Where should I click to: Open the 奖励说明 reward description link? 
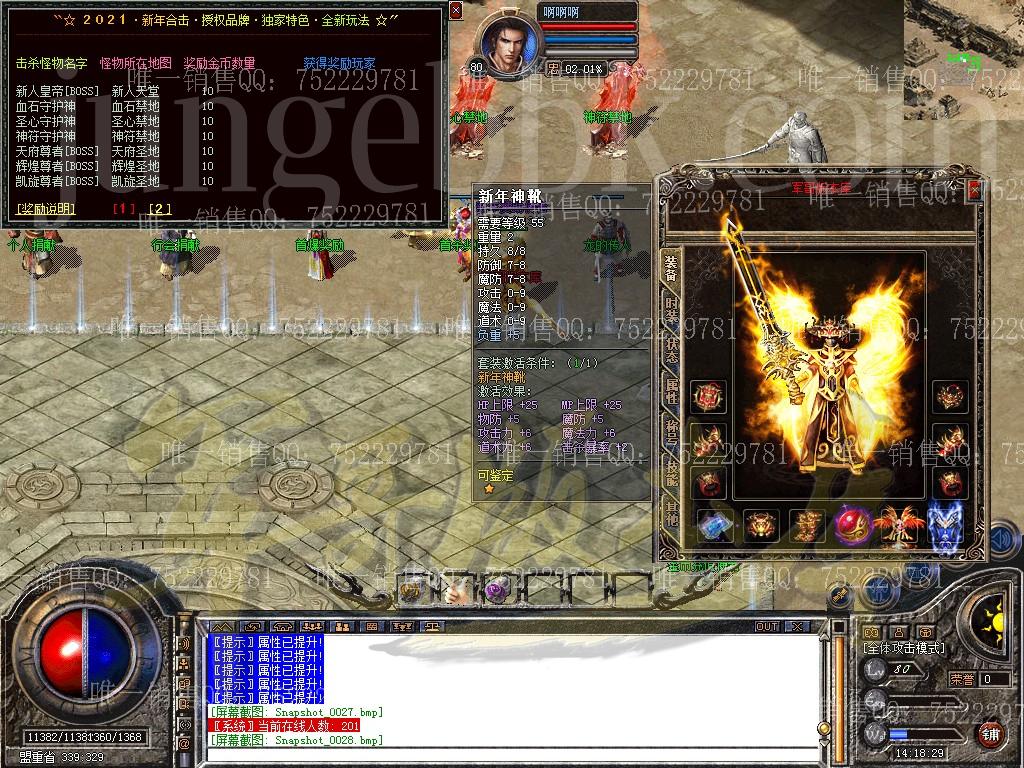click(x=46, y=209)
